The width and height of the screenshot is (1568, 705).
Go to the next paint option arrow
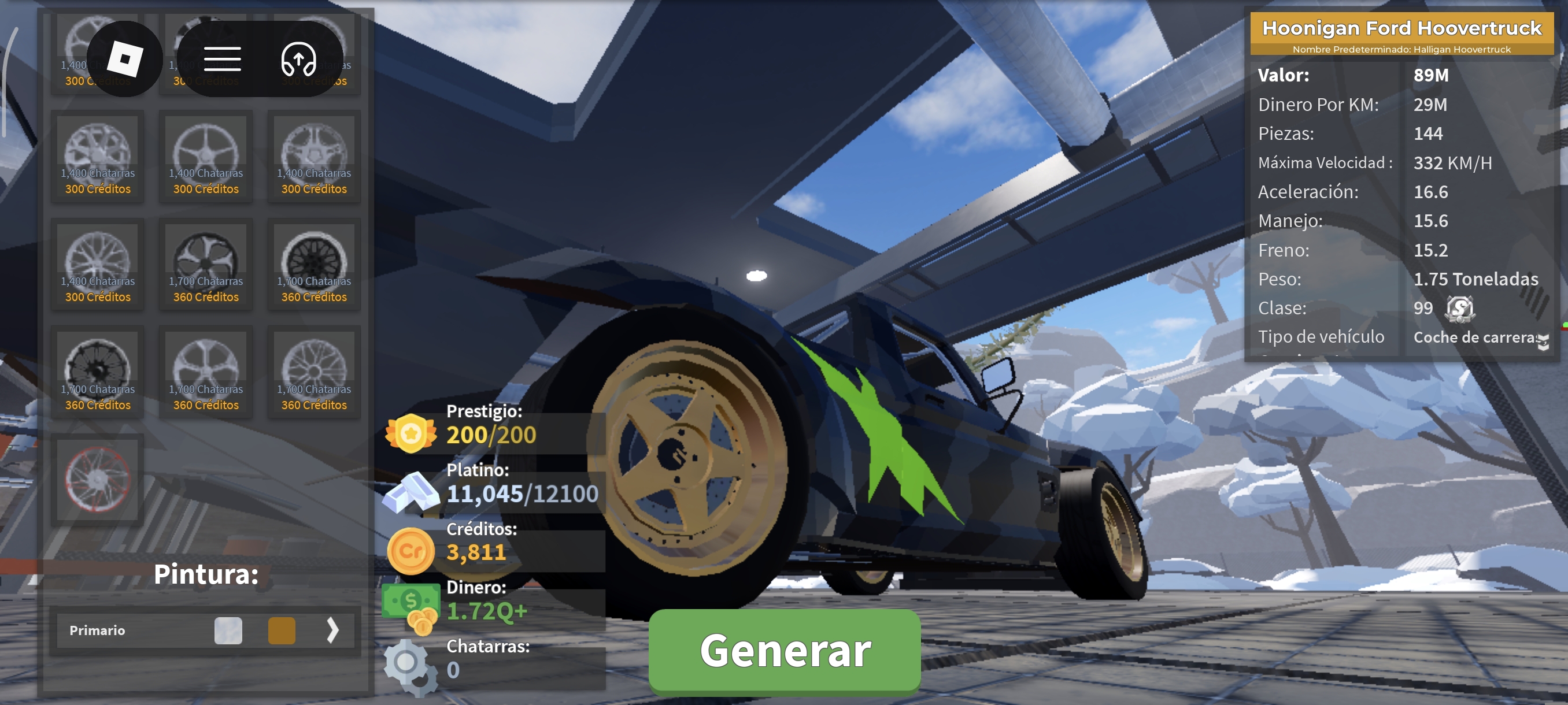pyautogui.click(x=332, y=630)
